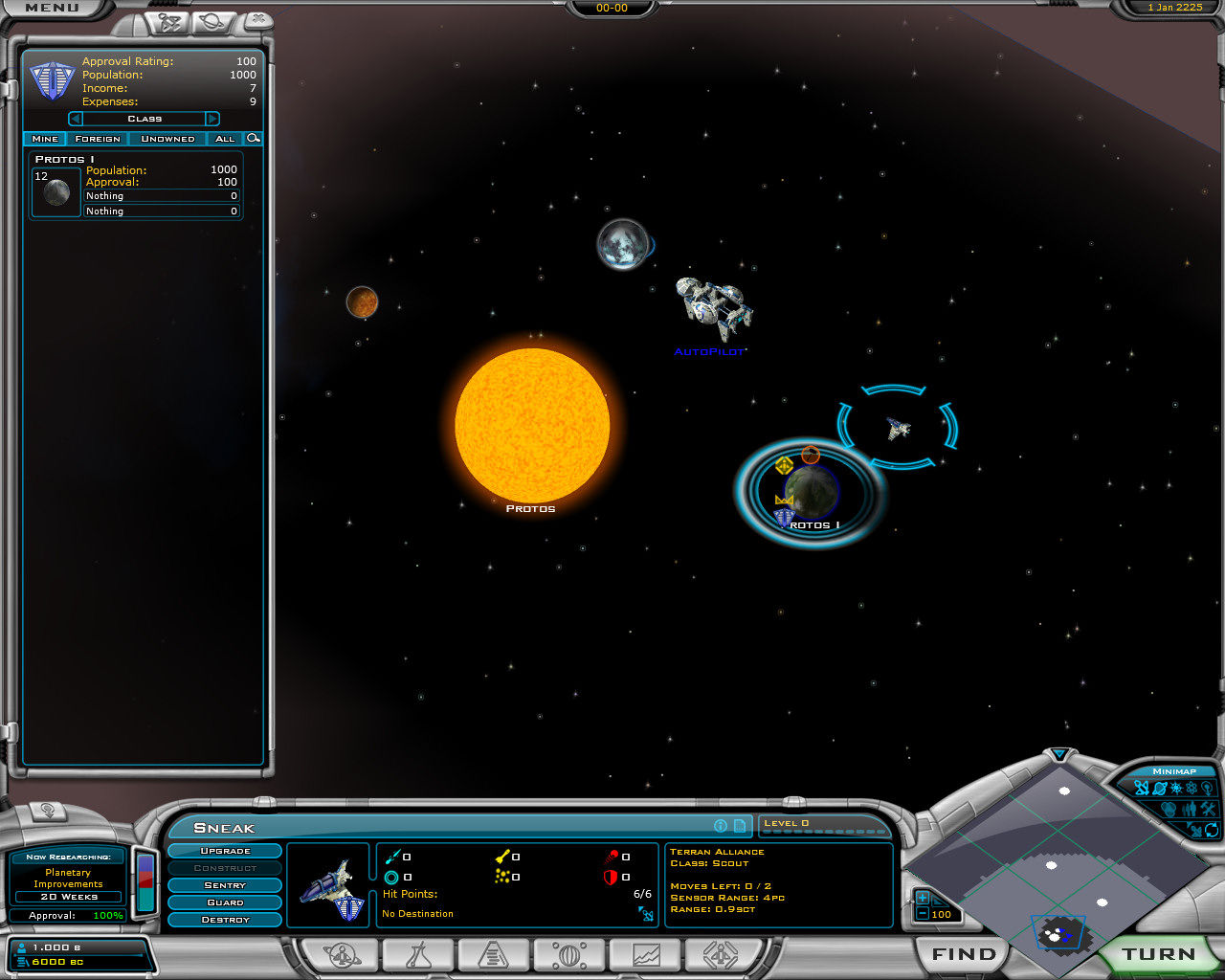Enable Sentry mode for the Sneak scout
Viewport: 1225px width, 980px height.
tap(225, 885)
